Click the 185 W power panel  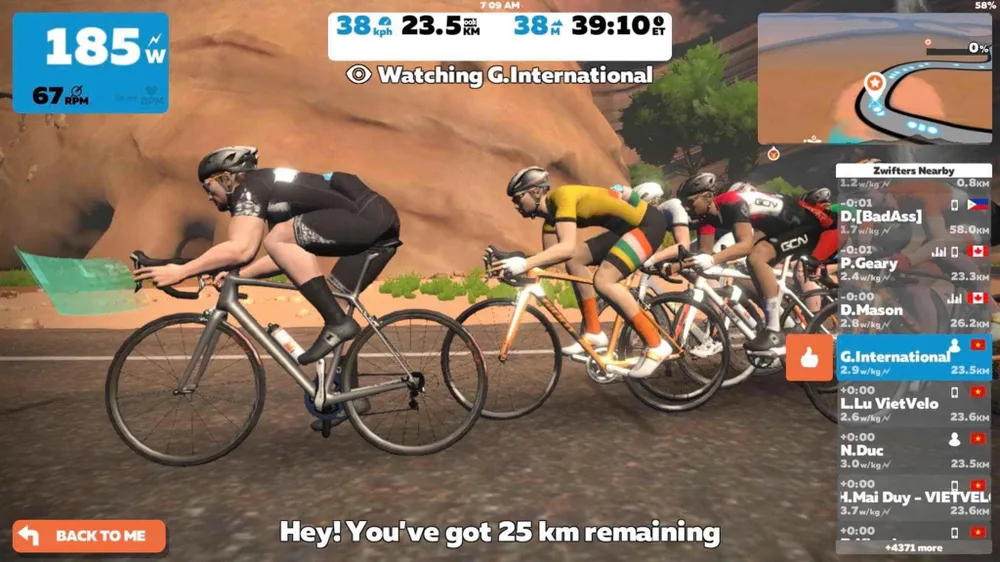click(90, 62)
